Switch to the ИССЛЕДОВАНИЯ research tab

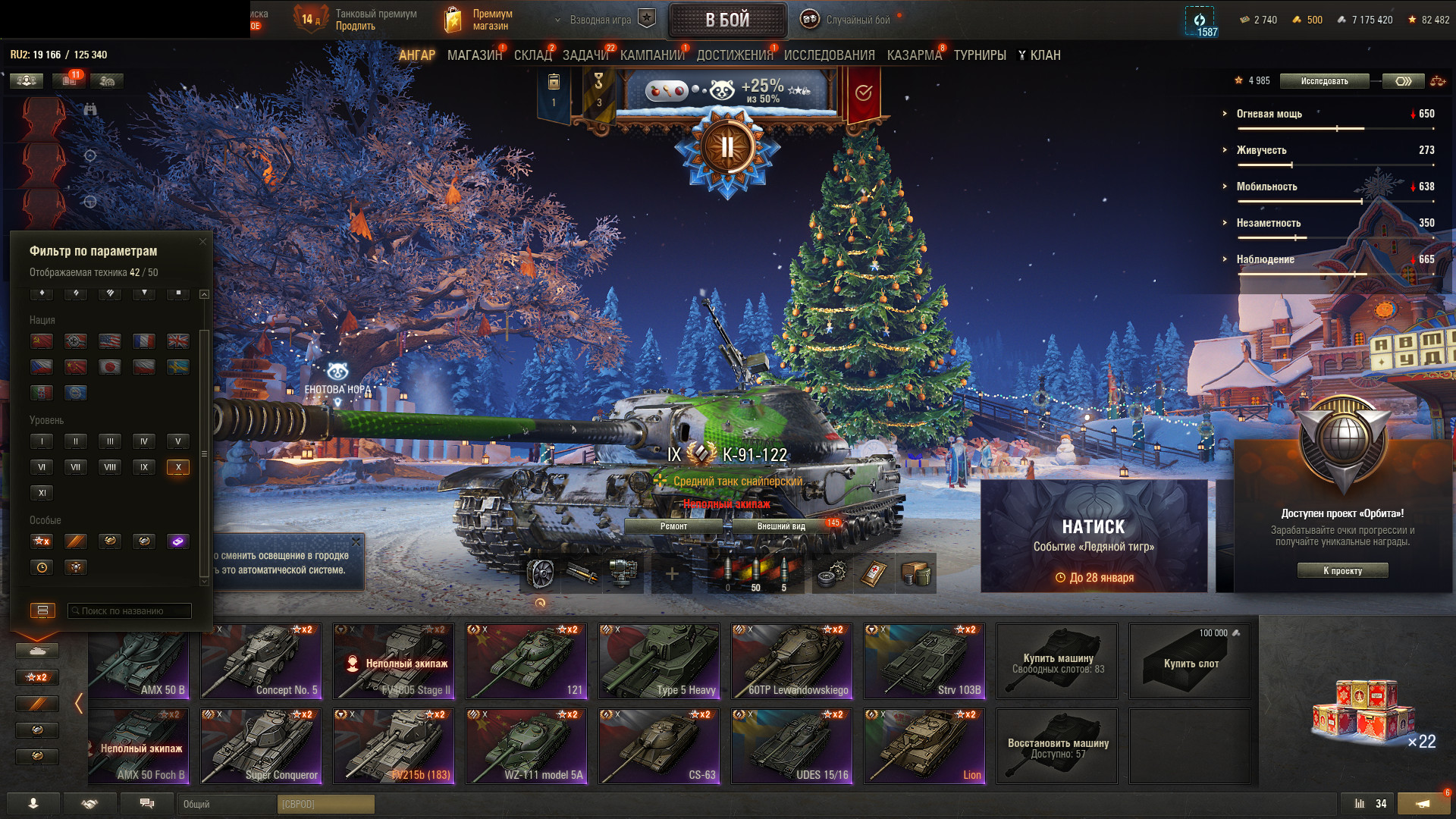coord(829,55)
